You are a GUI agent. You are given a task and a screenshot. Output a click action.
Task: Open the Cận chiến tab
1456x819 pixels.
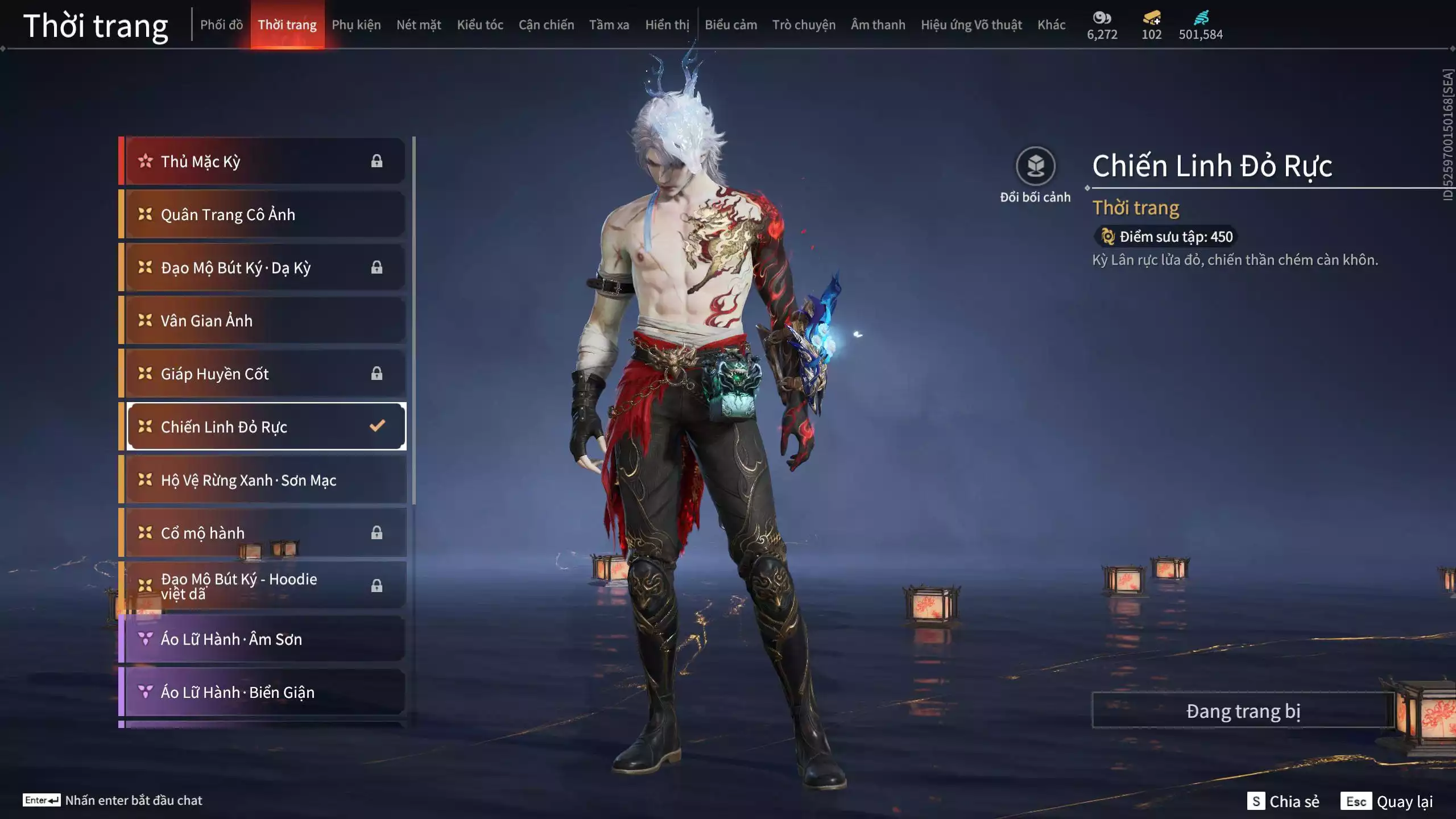tap(546, 25)
